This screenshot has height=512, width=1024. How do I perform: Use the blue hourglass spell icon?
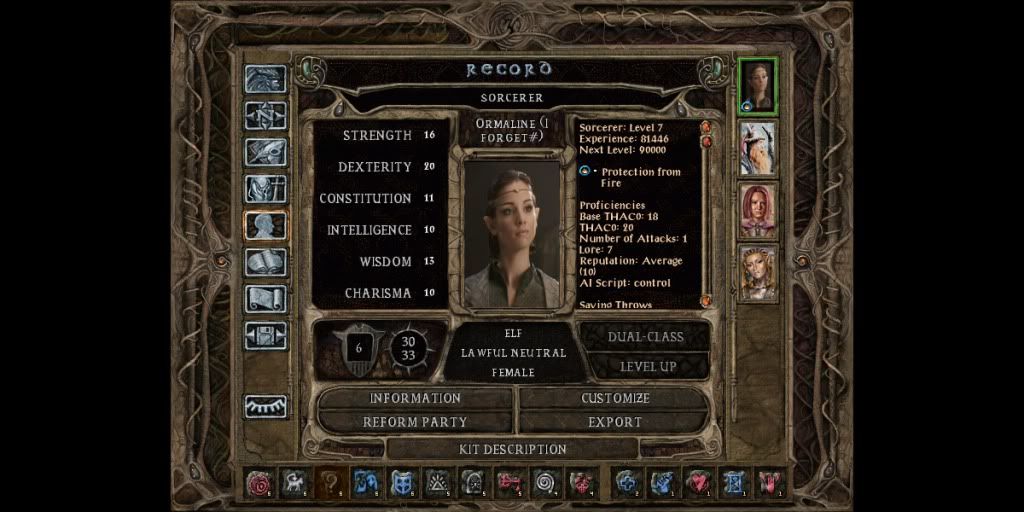(x=735, y=483)
